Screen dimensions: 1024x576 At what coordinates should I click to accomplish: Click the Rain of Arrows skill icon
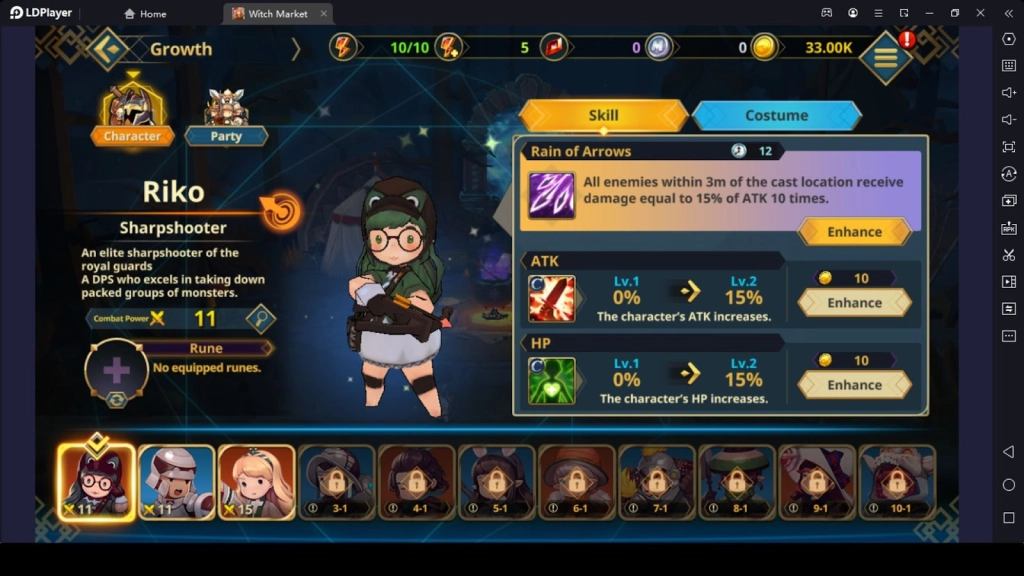(x=552, y=193)
